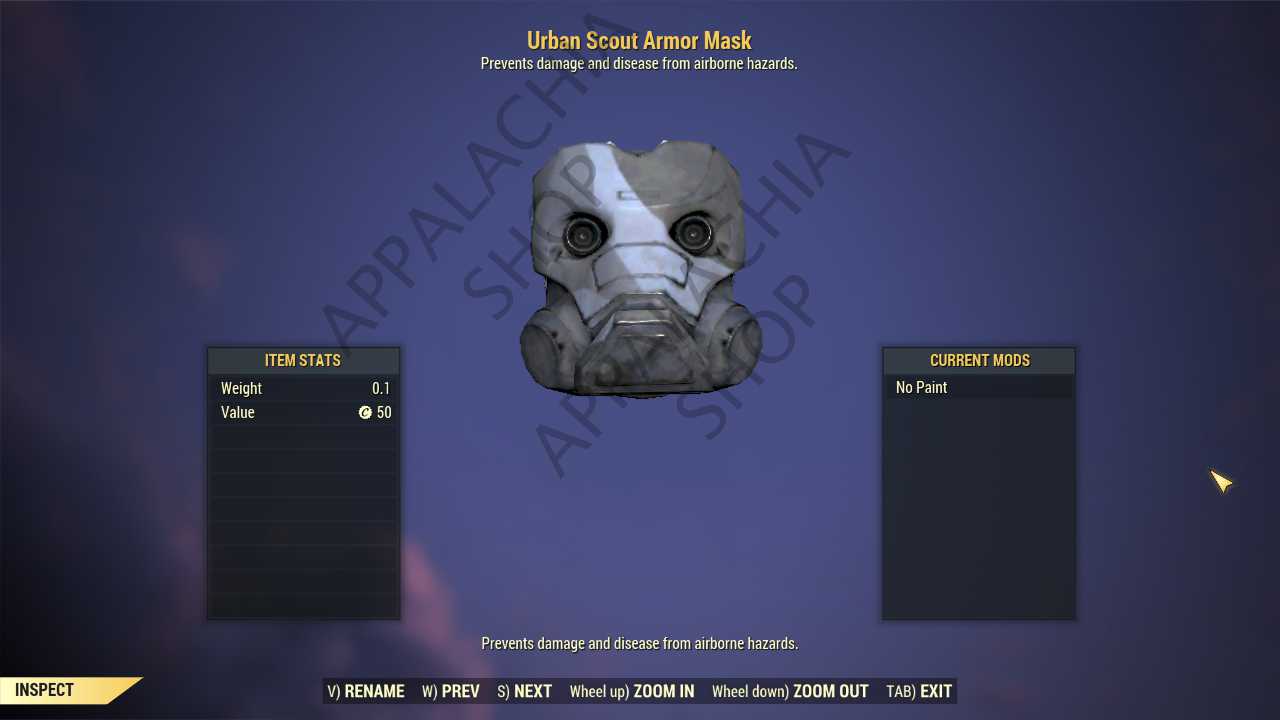The height and width of the screenshot is (720, 1280).
Task: Select the armor mask 3D model
Action: click(638, 265)
